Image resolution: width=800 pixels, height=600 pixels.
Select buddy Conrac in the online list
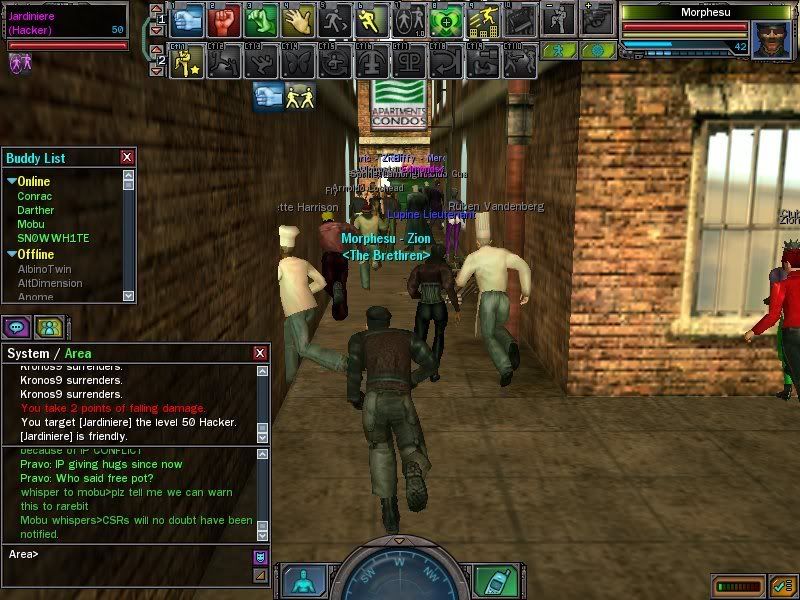(35, 196)
